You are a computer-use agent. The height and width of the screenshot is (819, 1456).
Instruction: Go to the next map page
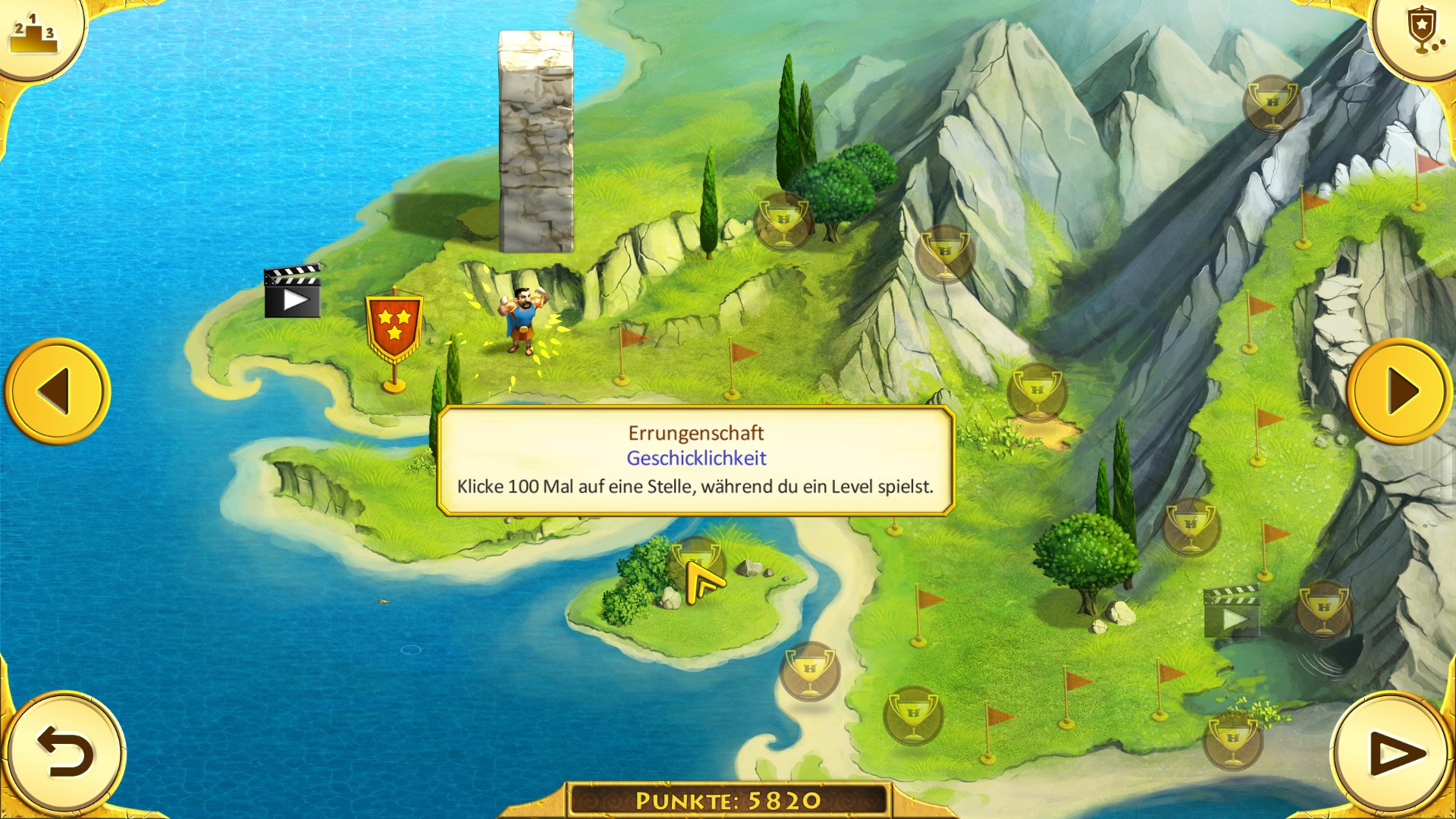click(x=1400, y=391)
